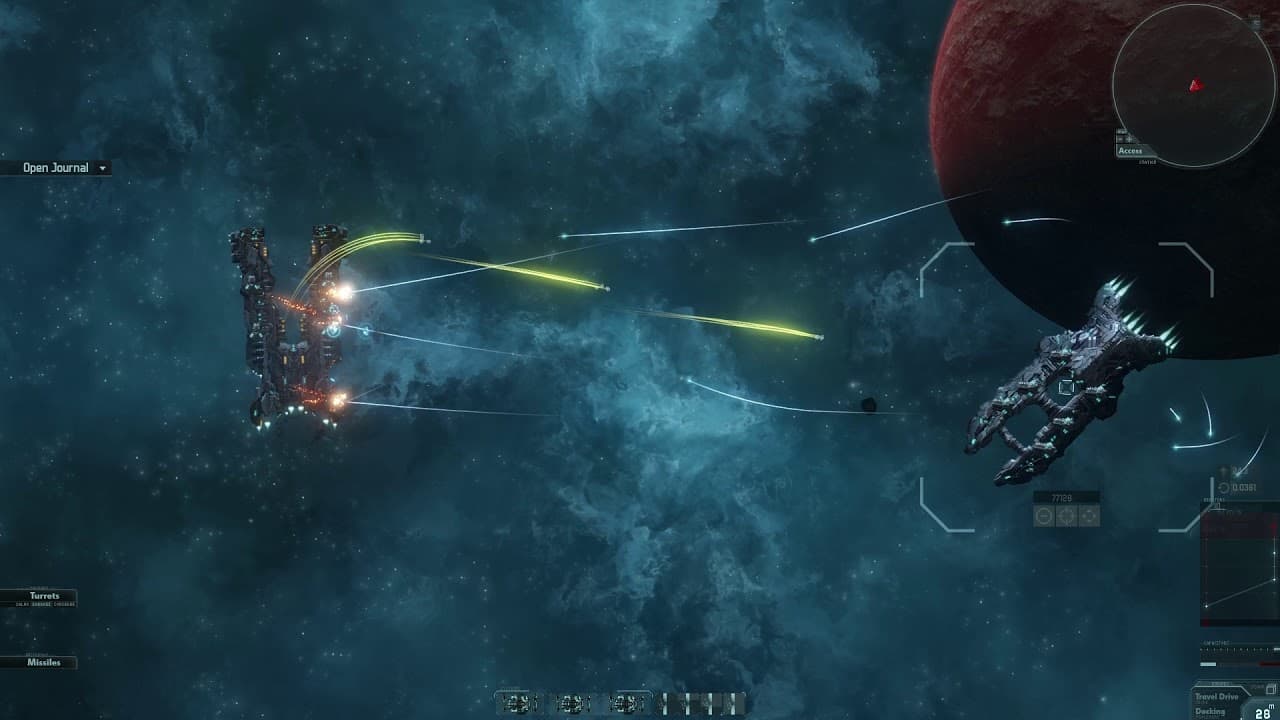Viewport: 1280px width, 720px height.
Task: Click the CEASEFIRE turret command
Action: pos(64,605)
